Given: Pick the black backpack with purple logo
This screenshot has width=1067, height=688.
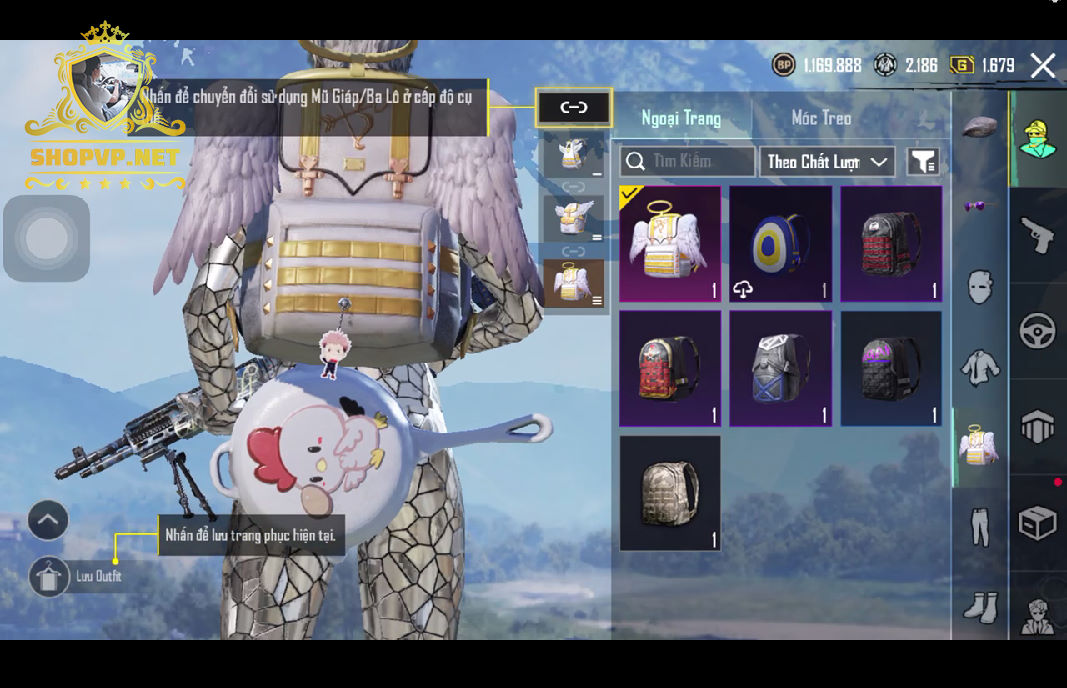Looking at the screenshot, I should tap(891, 369).
